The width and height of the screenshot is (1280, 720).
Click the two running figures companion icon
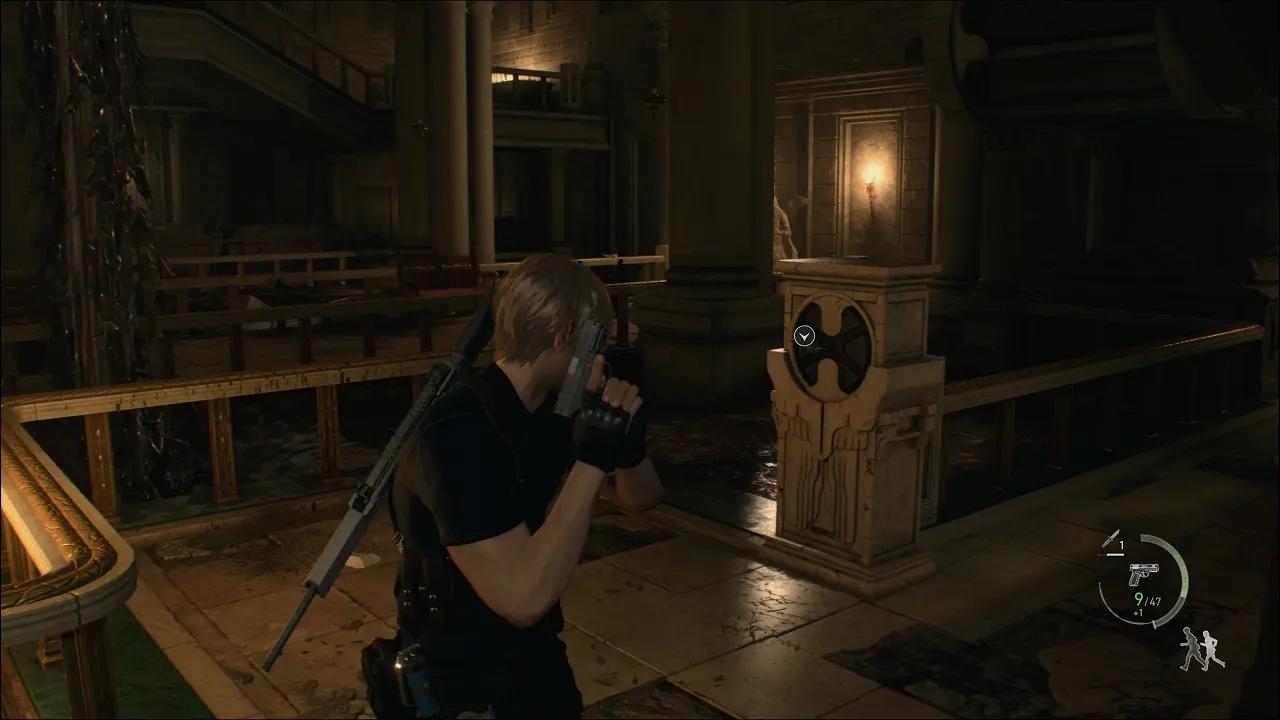[1201, 649]
